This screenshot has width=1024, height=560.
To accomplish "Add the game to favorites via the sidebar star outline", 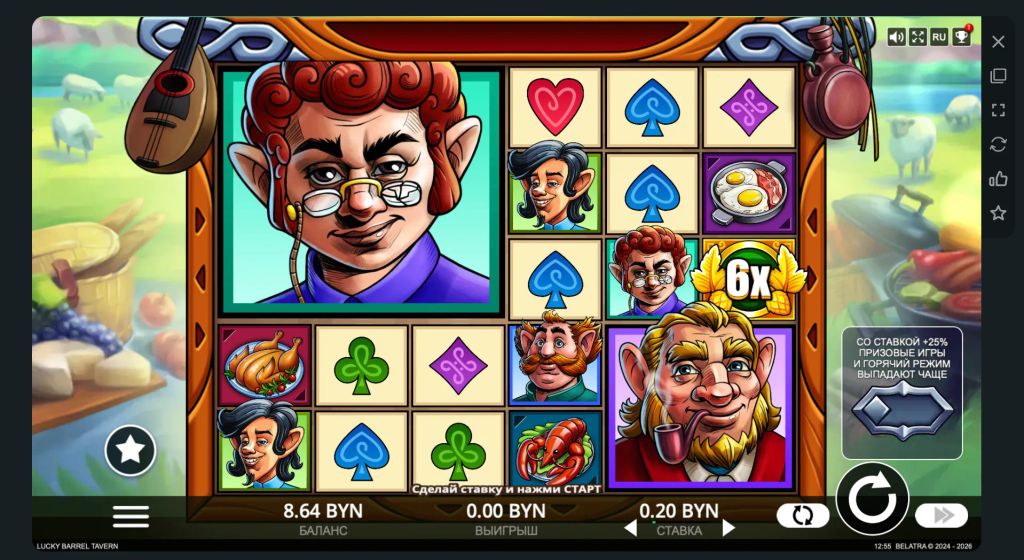I will pos(998,213).
